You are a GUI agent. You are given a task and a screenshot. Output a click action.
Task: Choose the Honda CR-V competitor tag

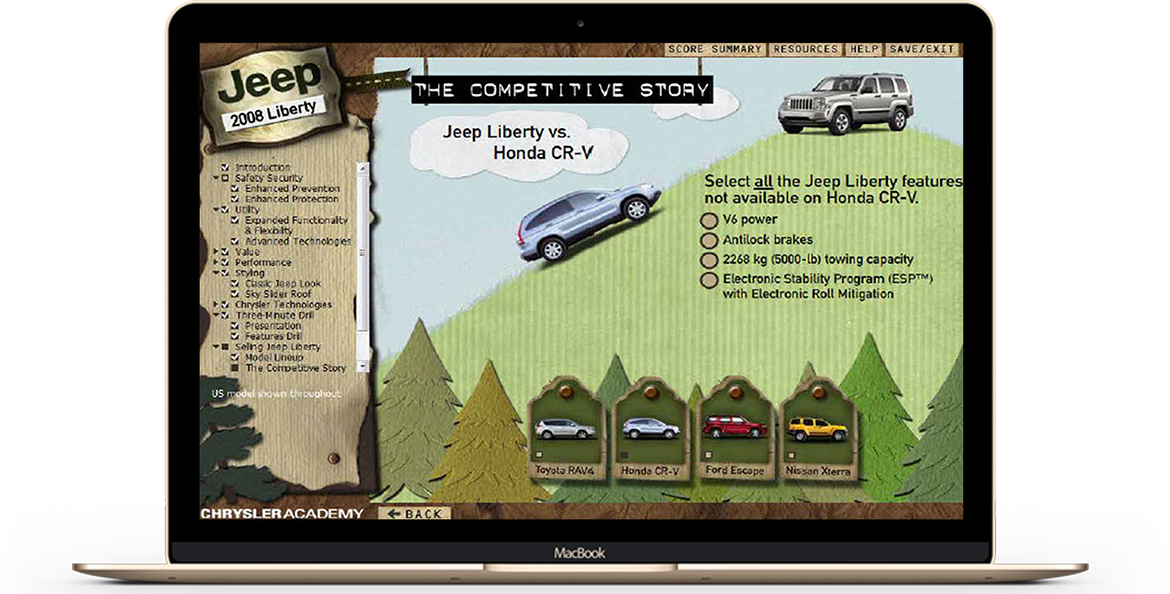click(650, 435)
